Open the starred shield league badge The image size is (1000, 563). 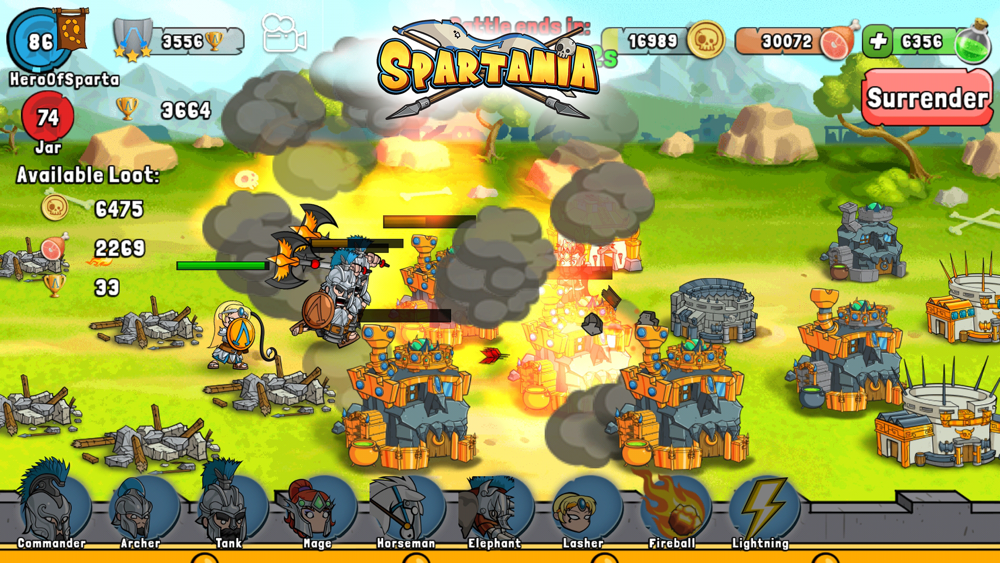coord(132,40)
